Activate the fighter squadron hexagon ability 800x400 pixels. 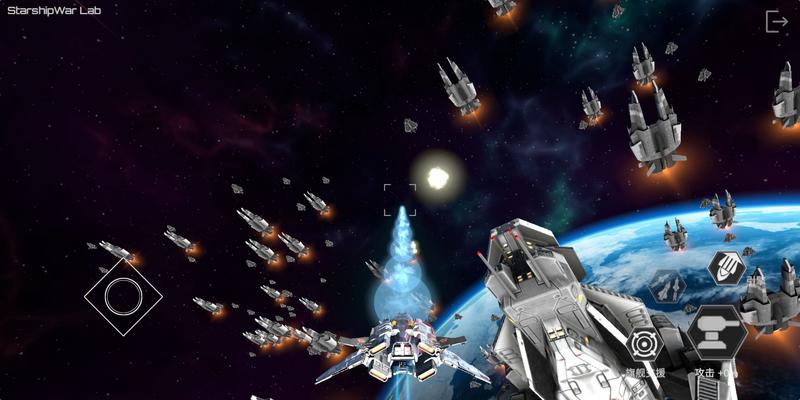(665, 288)
